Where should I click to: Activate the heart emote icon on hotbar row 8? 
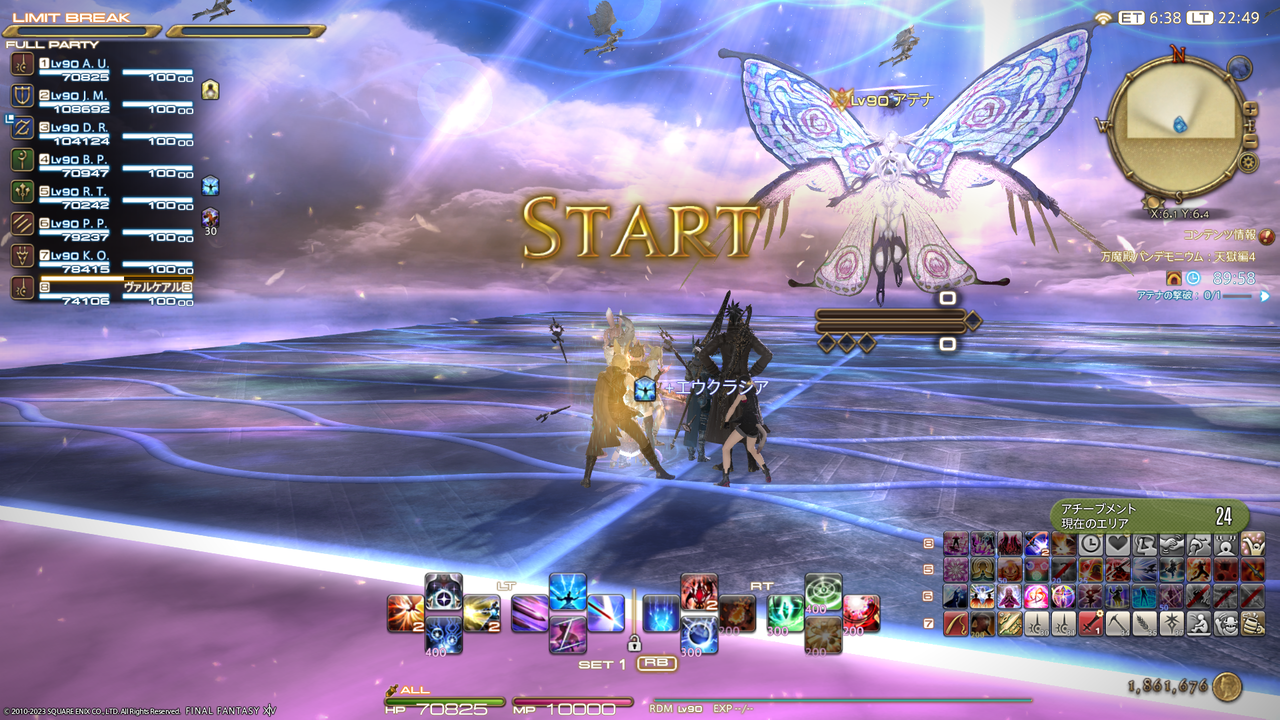point(1119,542)
